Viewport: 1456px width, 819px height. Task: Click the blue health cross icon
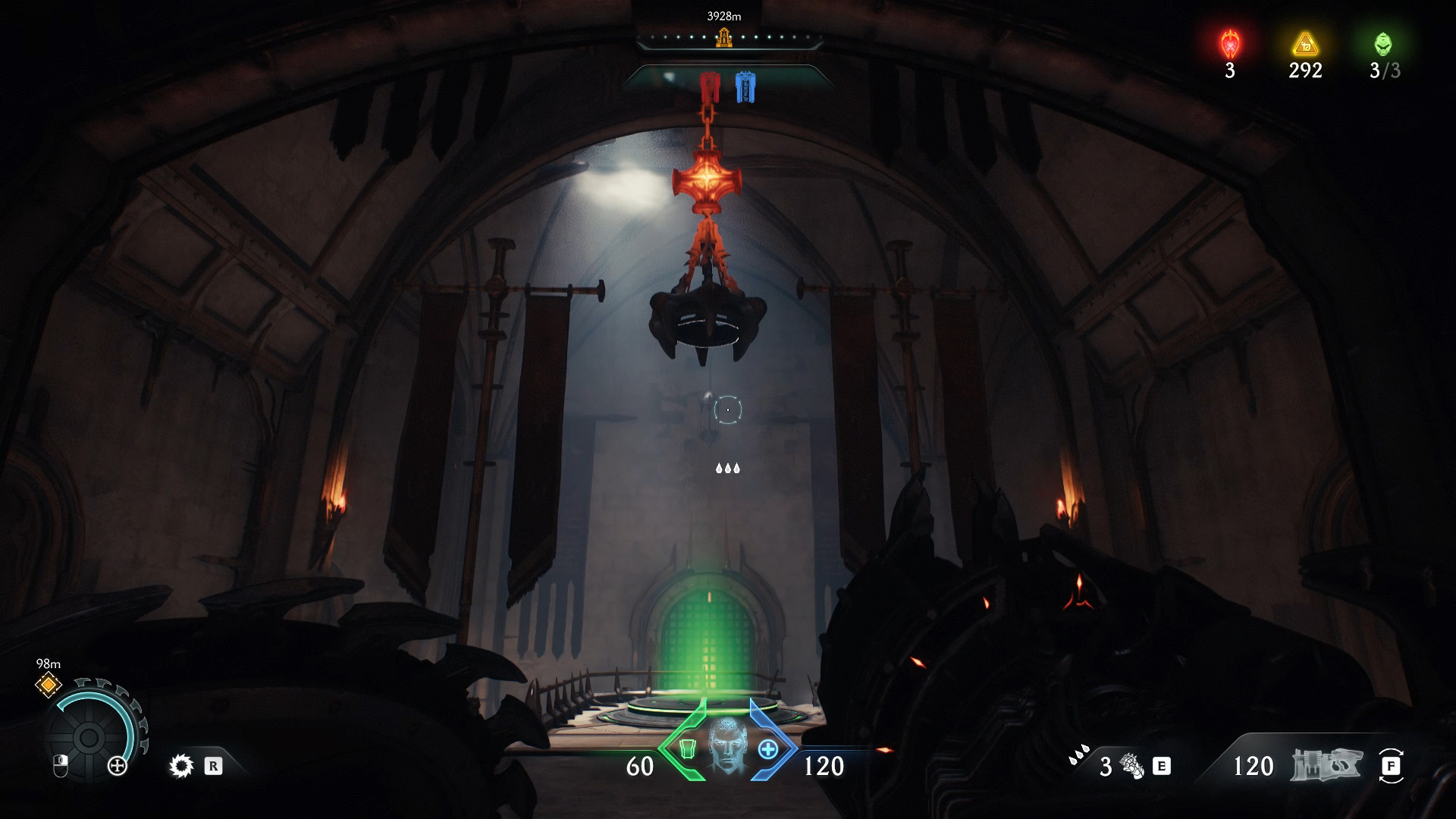(767, 749)
